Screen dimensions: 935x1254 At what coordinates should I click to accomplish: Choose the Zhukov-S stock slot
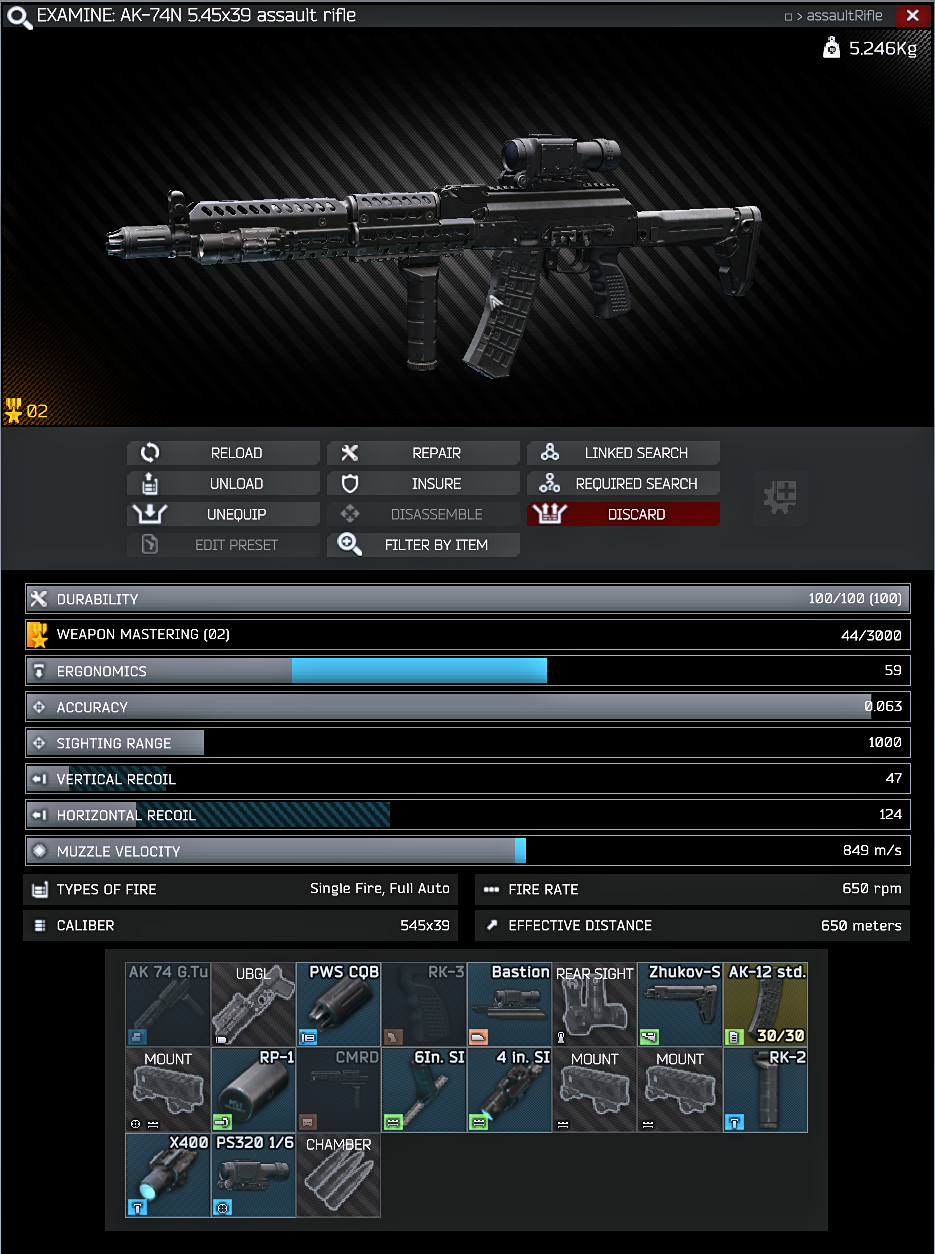point(680,1004)
